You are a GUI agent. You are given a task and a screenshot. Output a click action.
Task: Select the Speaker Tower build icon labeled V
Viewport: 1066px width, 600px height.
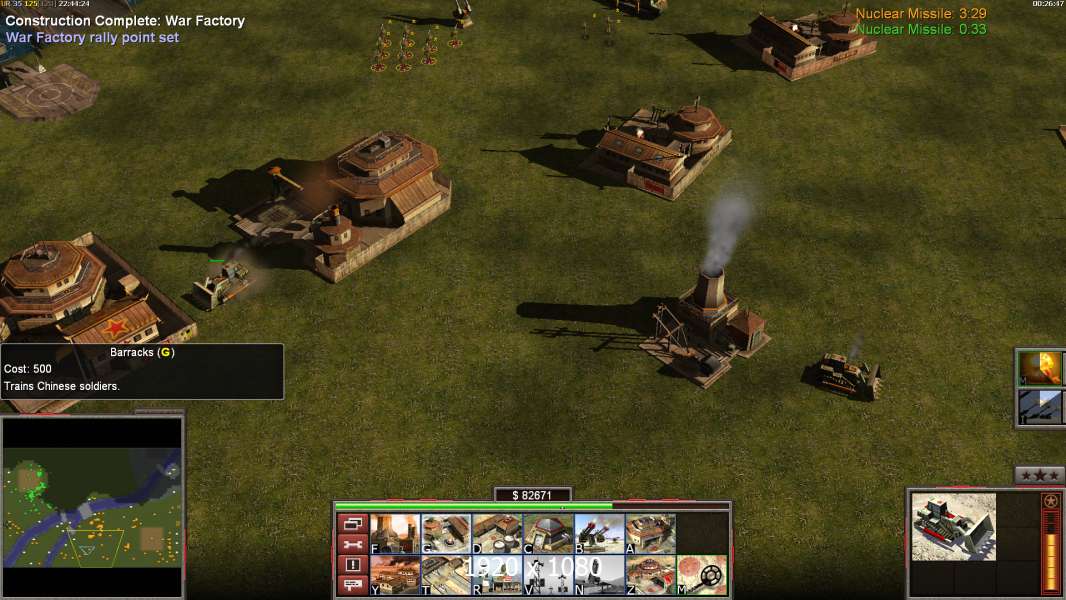pyautogui.click(x=548, y=575)
